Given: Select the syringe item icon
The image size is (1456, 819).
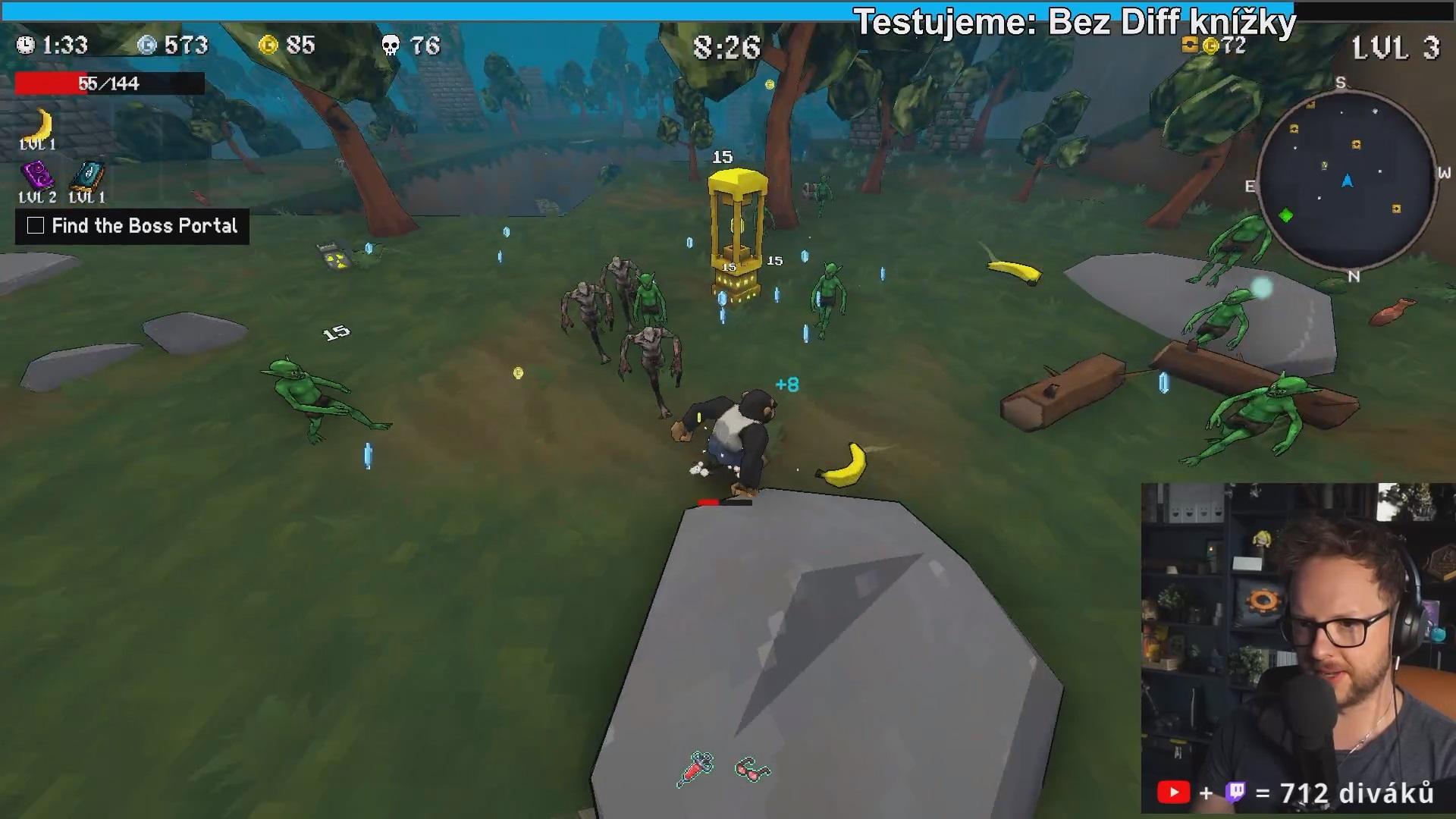Looking at the screenshot, I should 695,768.
